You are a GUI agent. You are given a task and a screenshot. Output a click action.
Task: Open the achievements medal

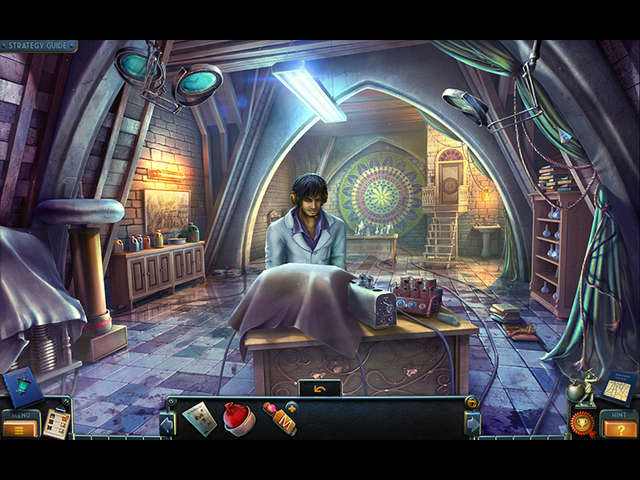(x=583, y=421)
